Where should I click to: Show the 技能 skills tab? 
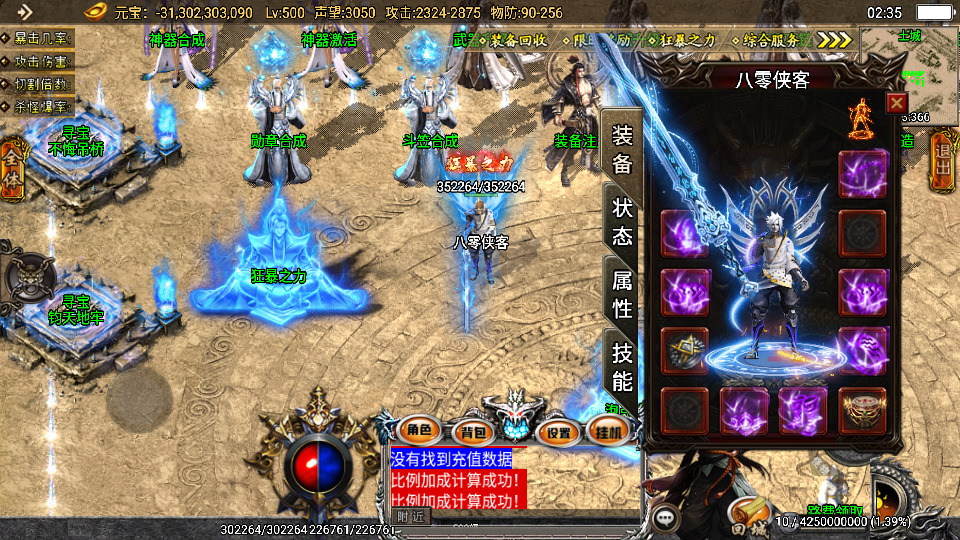tap(622, 366)
